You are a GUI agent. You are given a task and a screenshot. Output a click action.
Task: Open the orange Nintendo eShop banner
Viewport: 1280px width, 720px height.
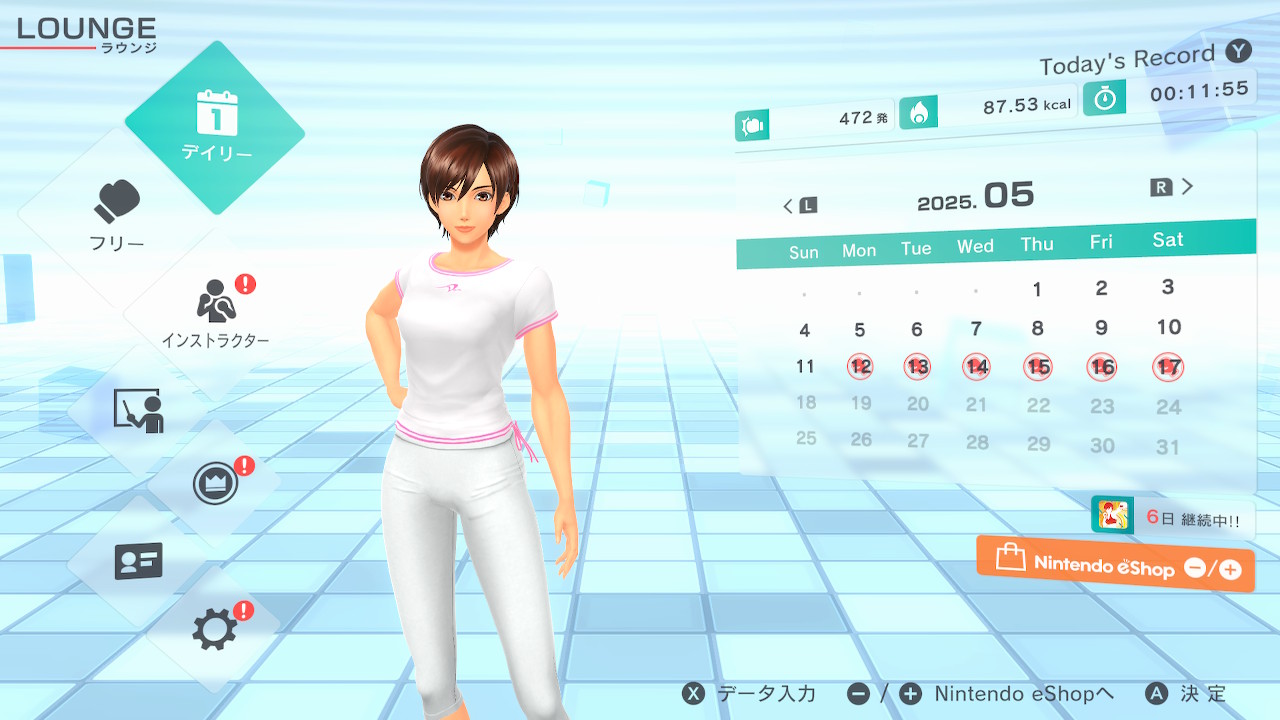1115,564
